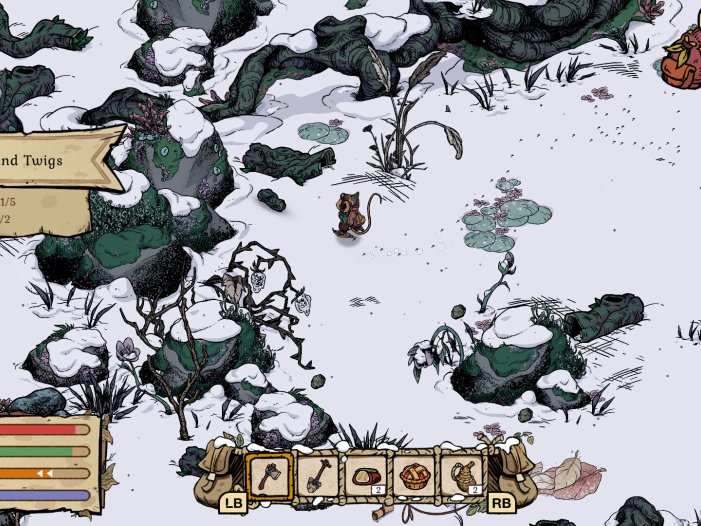Screen dimensions: 701x526
Task: Select the pie basket hotbar slot
Action: tap(413, 476)
